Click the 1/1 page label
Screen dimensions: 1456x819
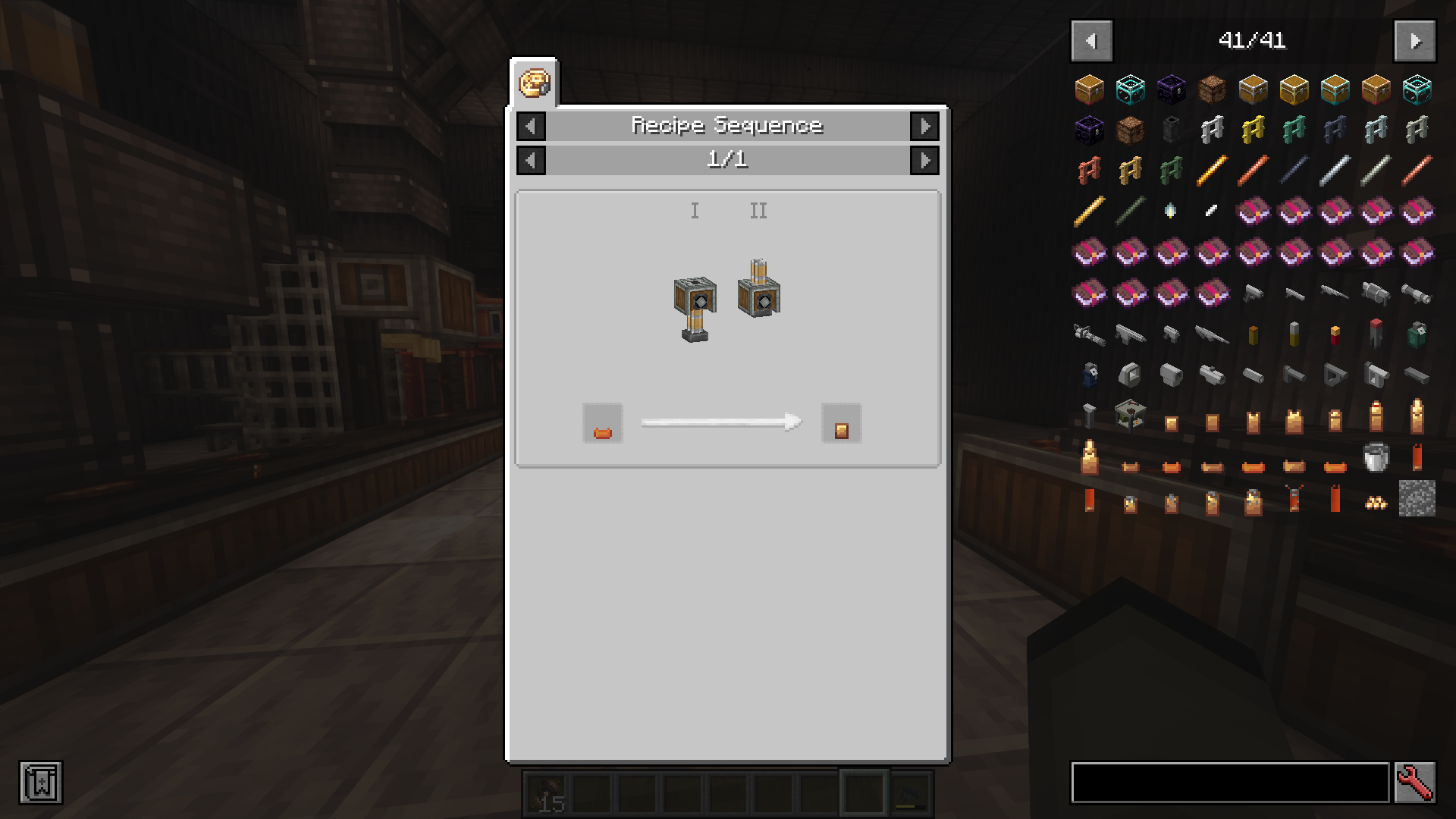727,160
